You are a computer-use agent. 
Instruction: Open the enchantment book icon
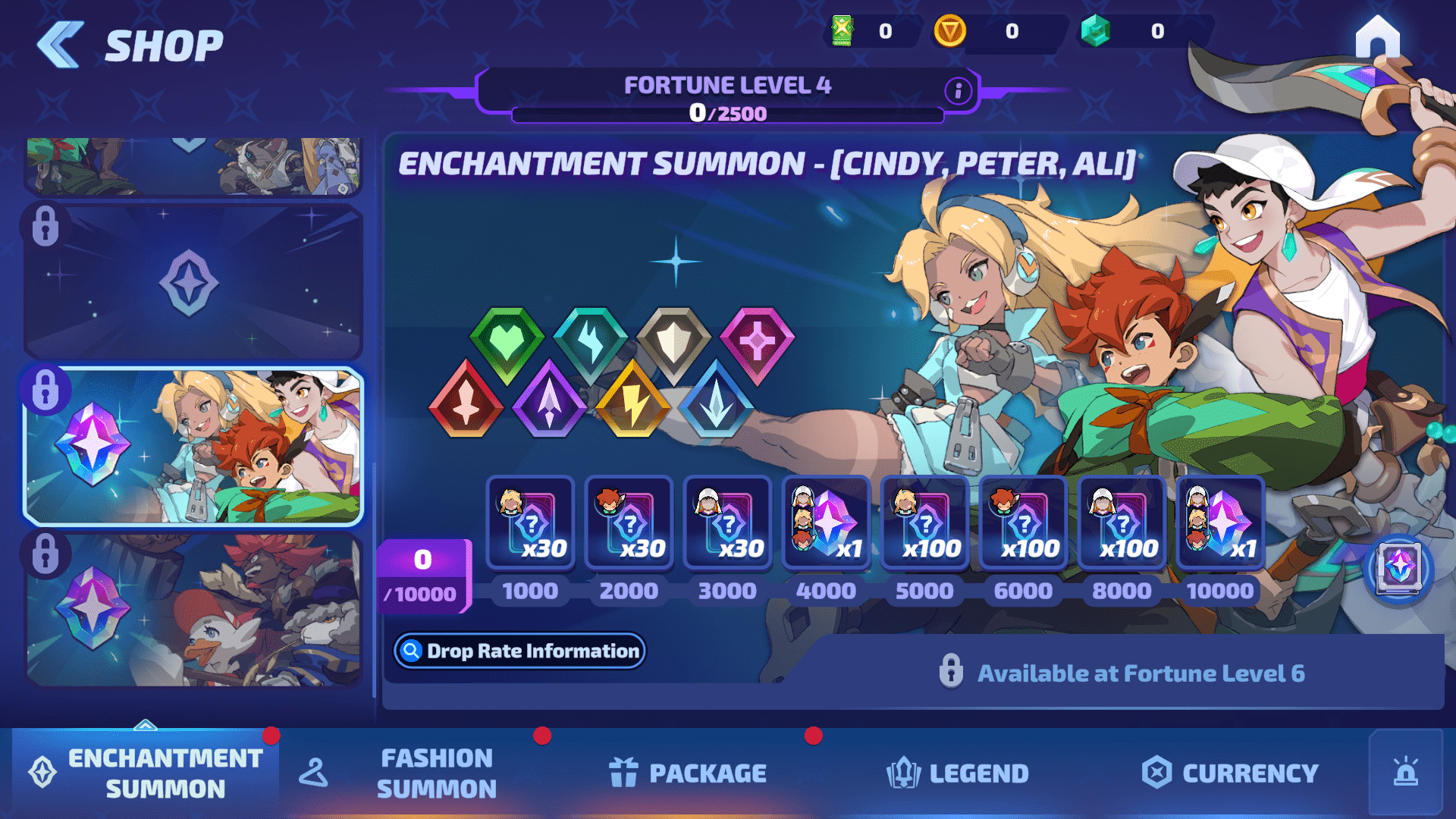coord(1398,568)
